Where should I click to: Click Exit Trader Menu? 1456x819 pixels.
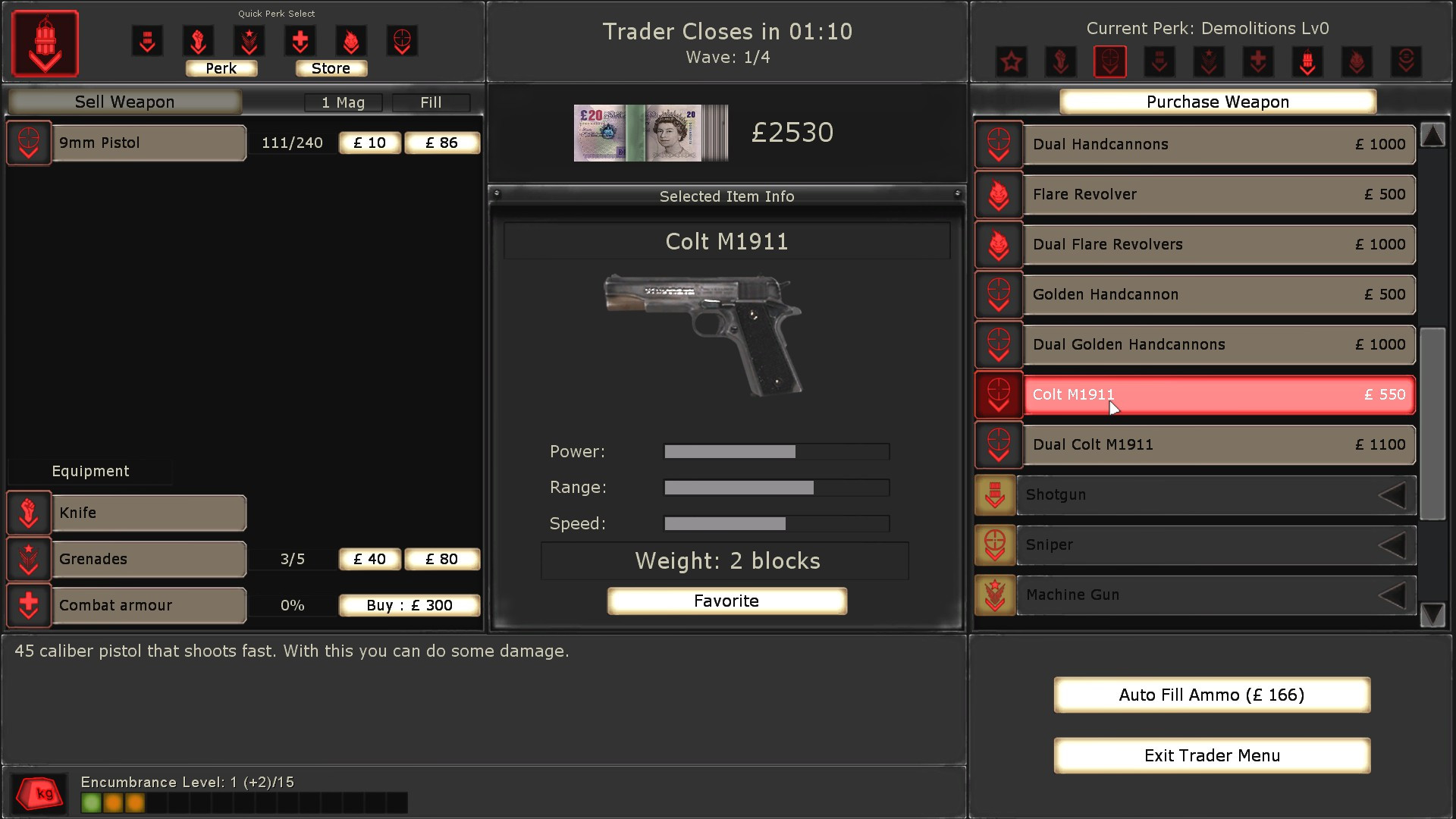[x=1211, y=755]
